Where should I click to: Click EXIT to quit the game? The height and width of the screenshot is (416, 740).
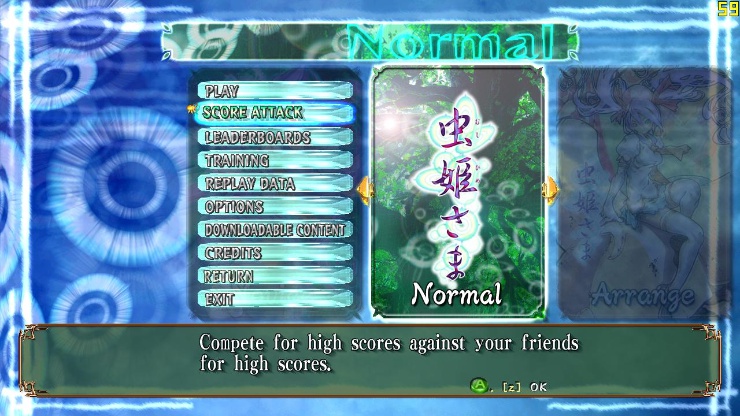click(x=274, y=299)
